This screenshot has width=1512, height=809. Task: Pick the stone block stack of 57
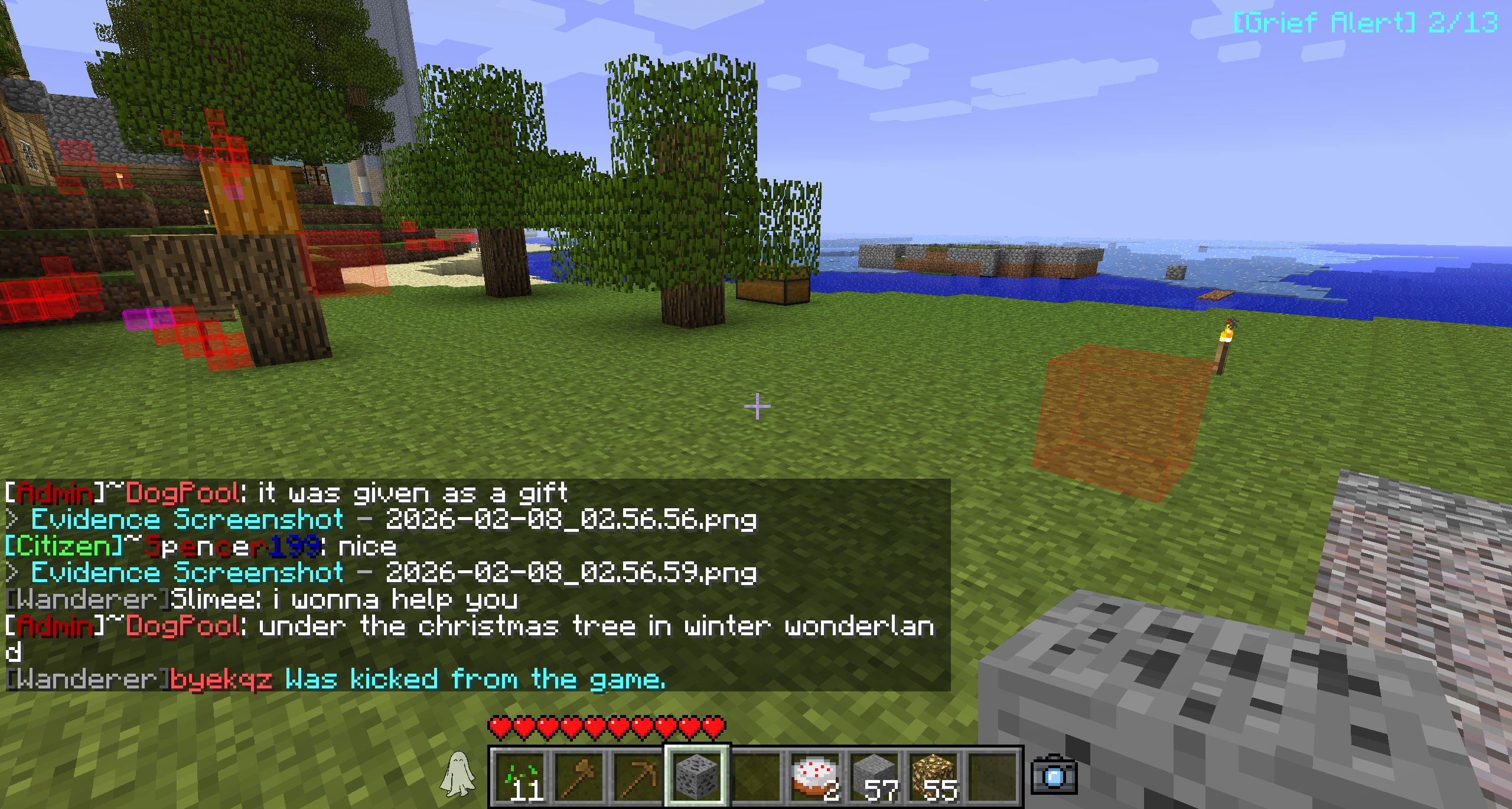pyautogui.click(x=875, y=776)
